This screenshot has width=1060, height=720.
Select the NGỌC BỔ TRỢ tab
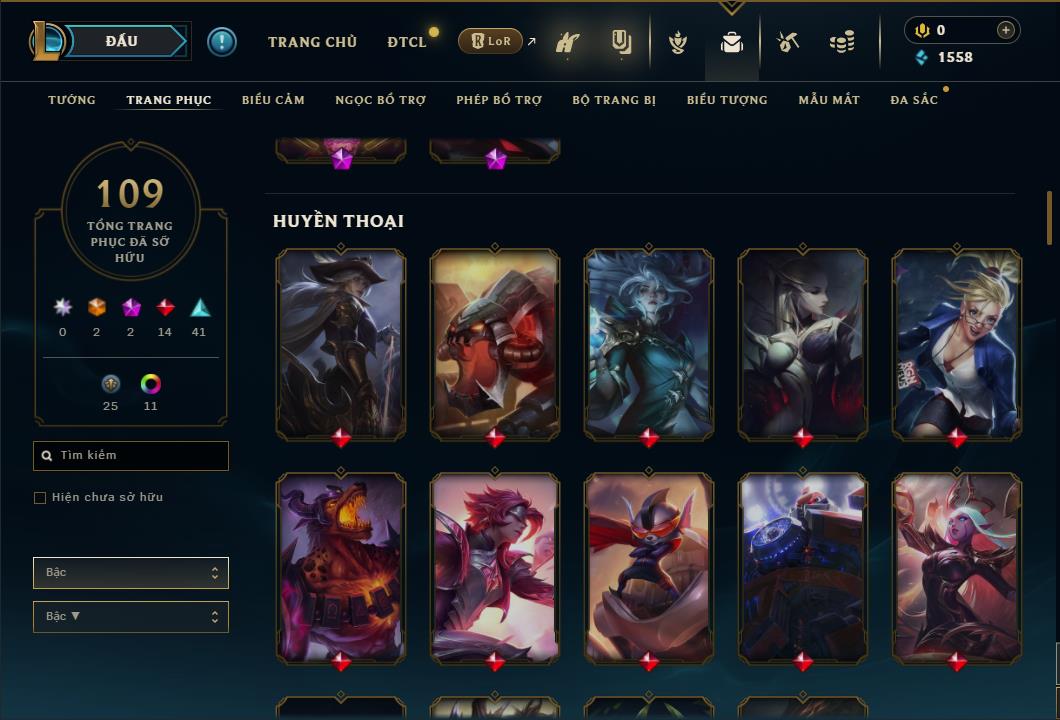380,100
